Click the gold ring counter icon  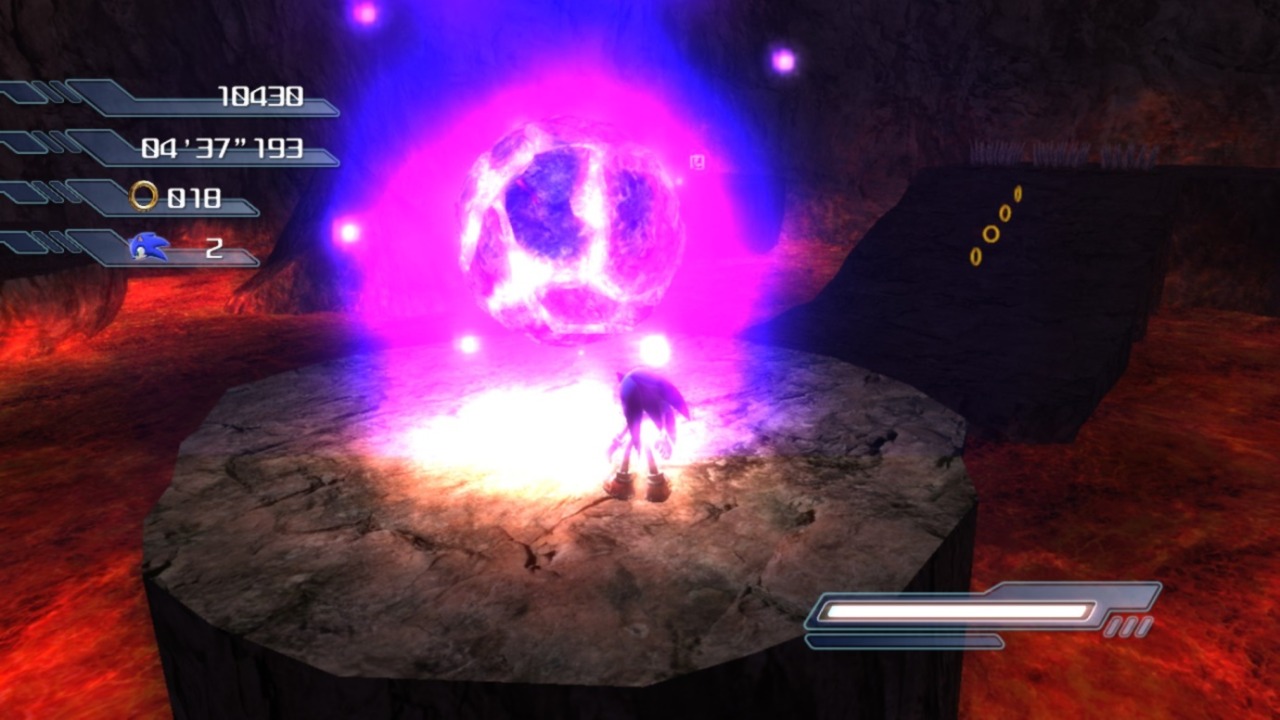[x=144, y=196]
